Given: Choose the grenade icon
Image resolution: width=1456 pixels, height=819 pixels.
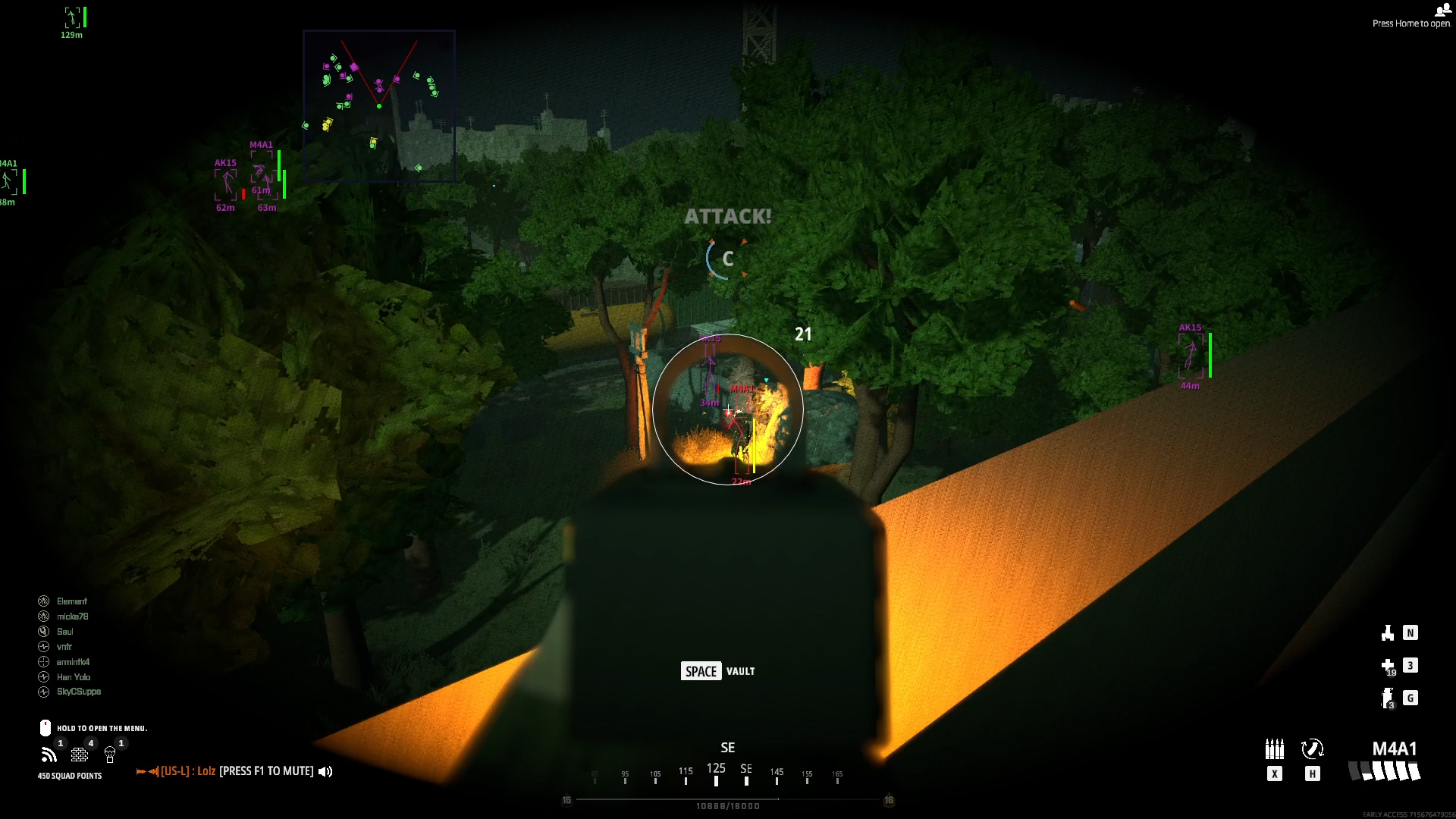Looking at the screenshot, I should pos(1388,698).
